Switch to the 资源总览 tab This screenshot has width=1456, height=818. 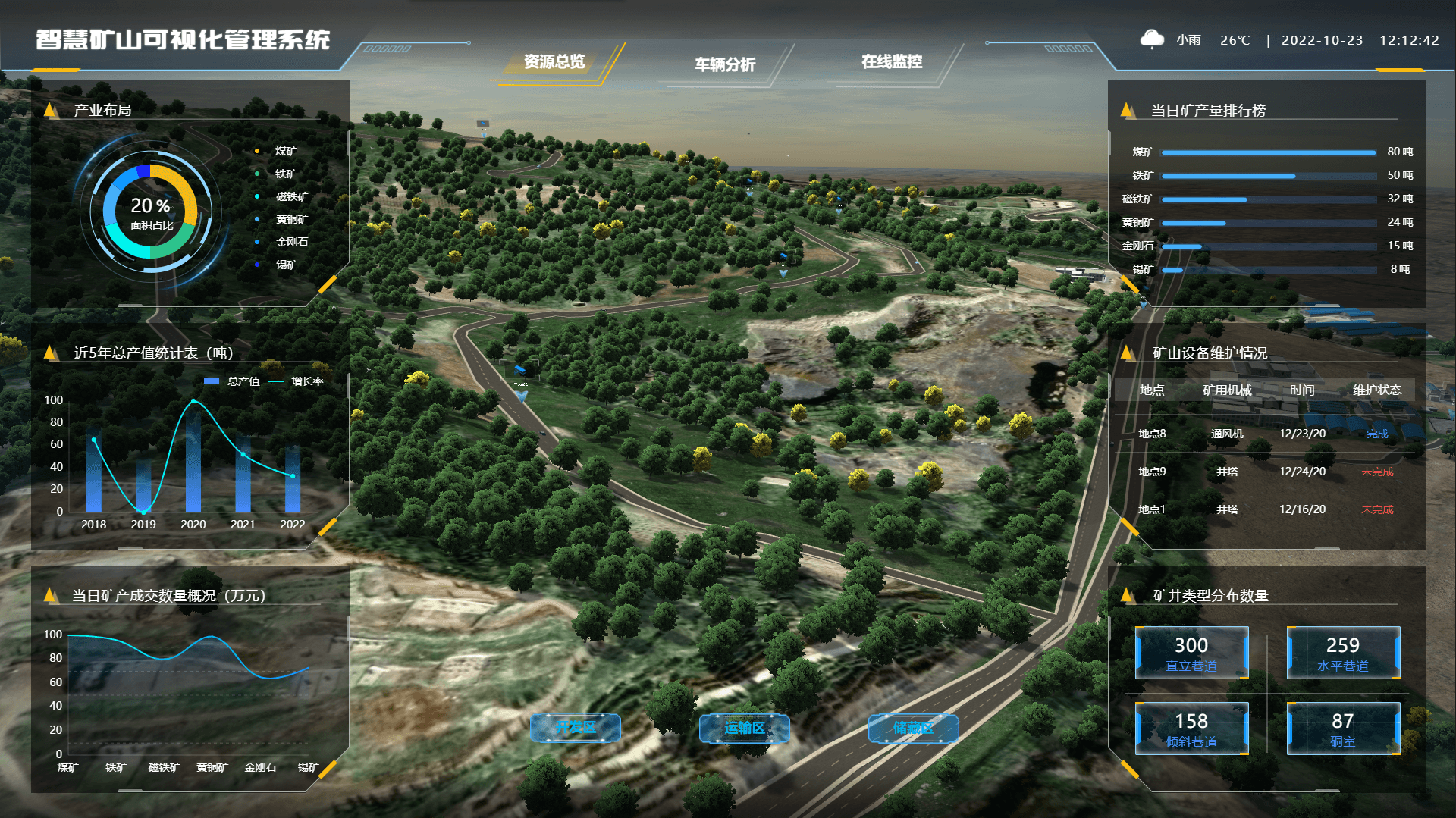(554, 62)
